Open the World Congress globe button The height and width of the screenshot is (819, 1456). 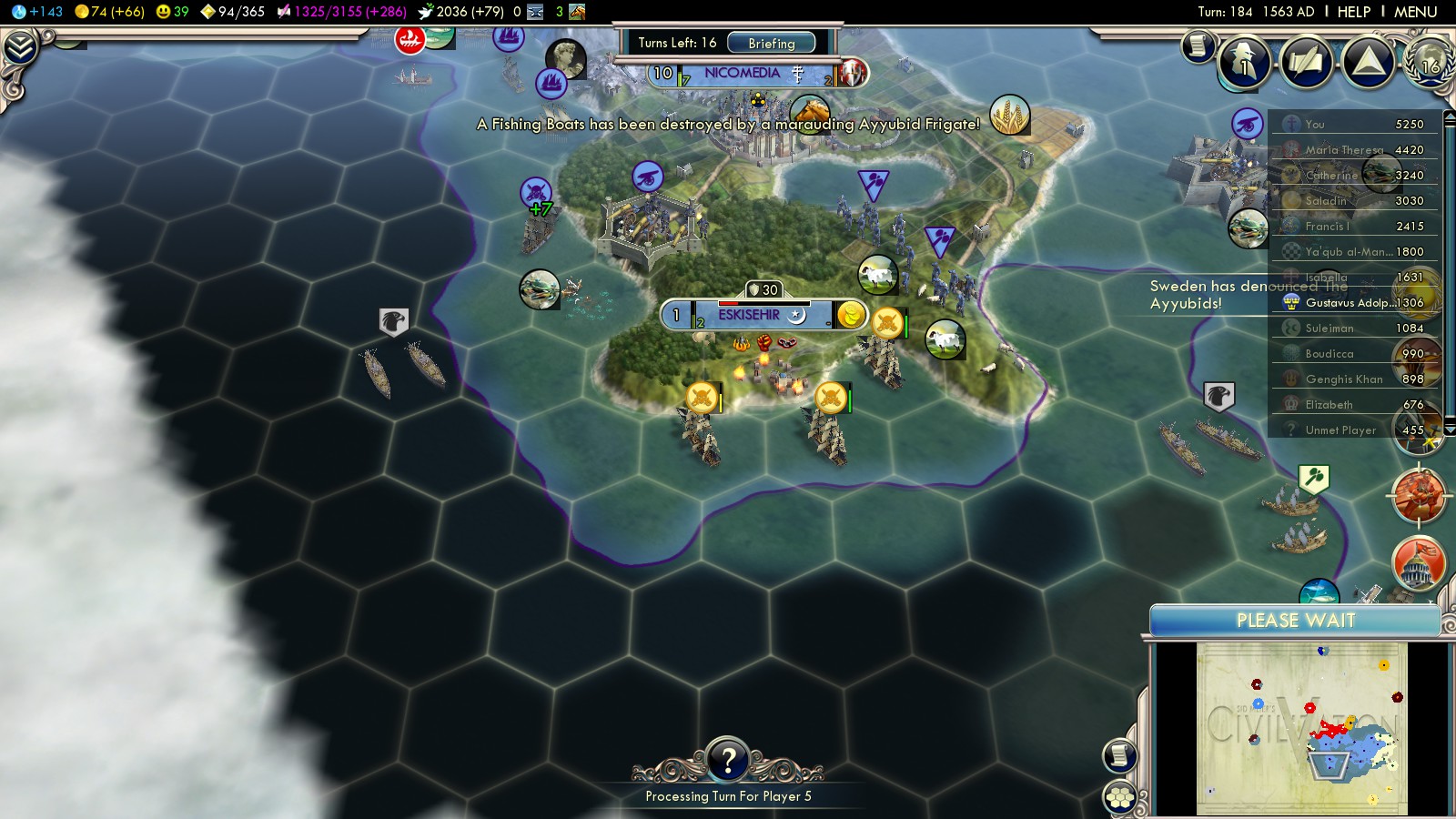coord(1430,62)
